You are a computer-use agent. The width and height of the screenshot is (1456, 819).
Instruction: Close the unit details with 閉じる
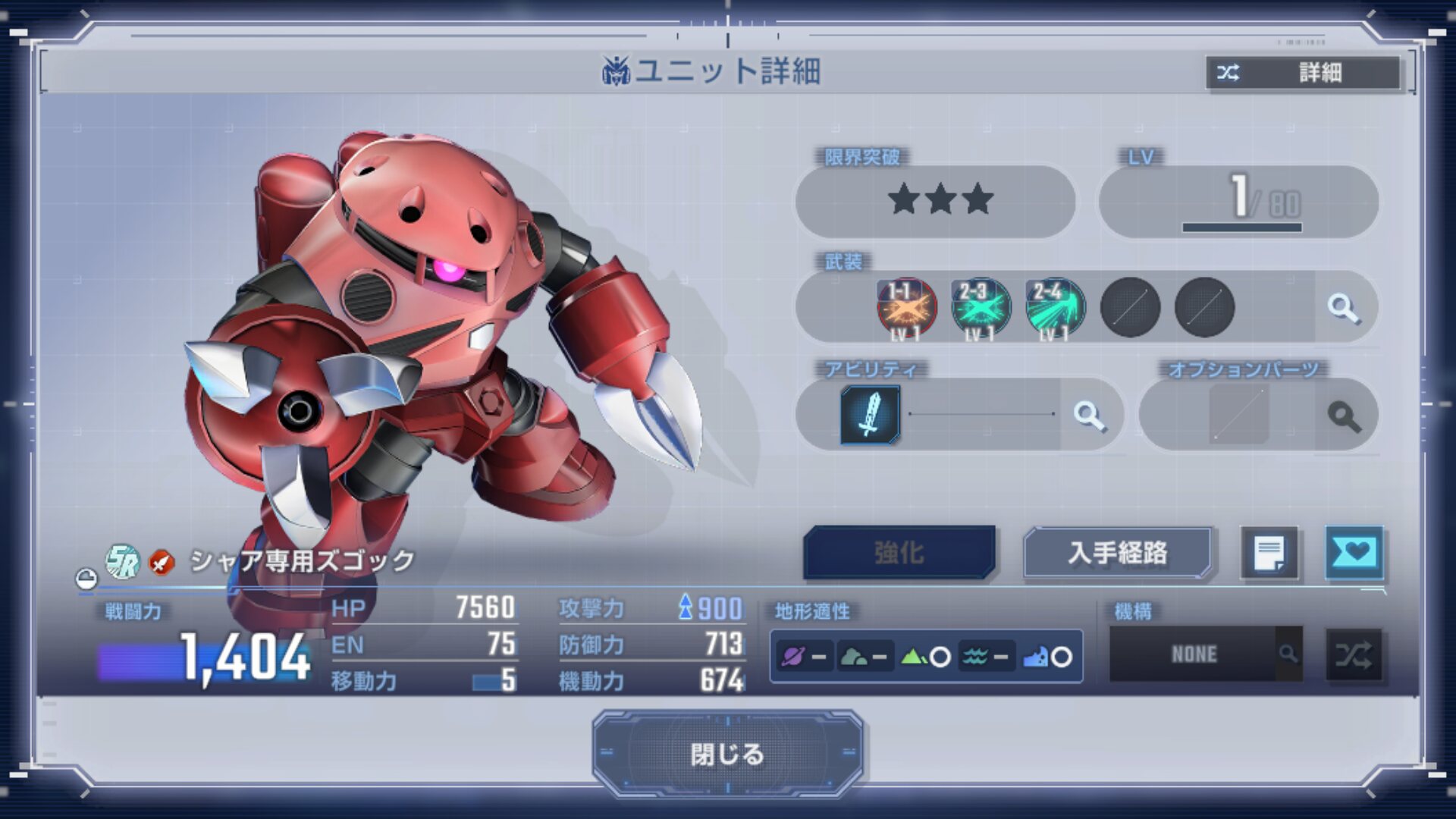point(726,754)
